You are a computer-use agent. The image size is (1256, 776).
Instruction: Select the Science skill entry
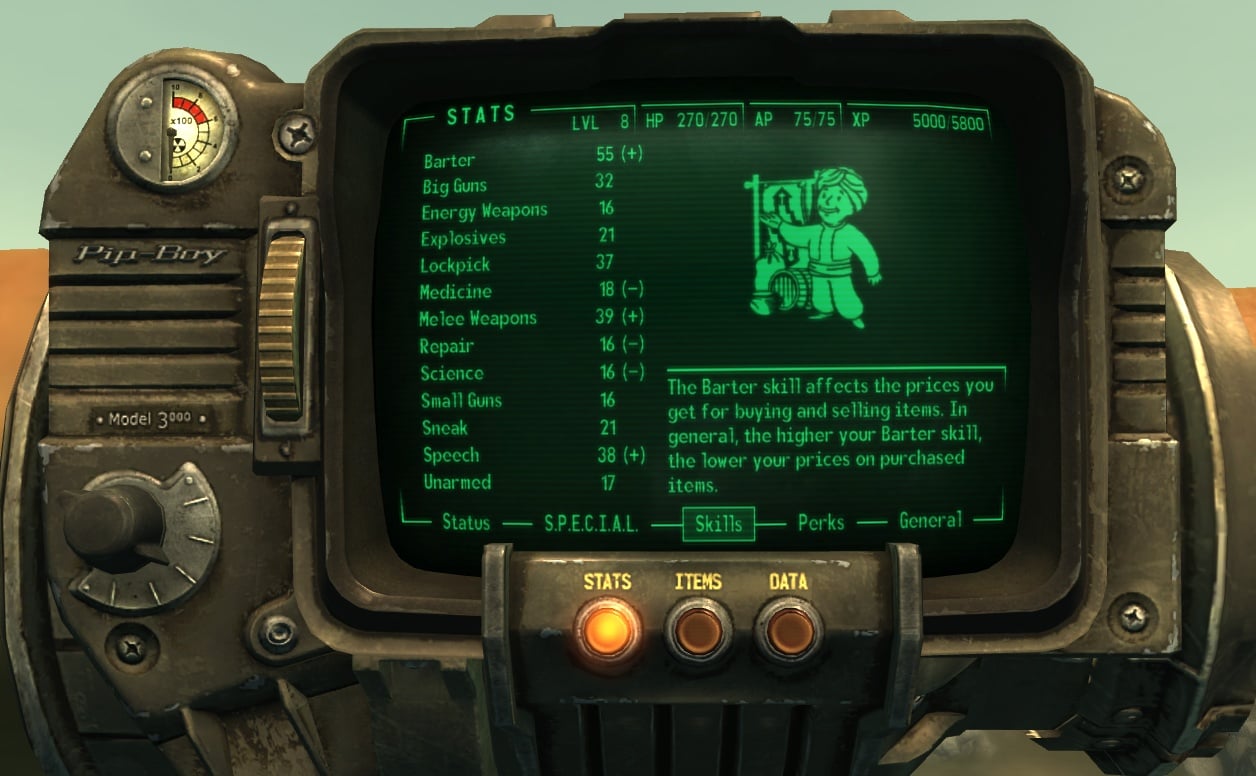click(x=451, y=373)
